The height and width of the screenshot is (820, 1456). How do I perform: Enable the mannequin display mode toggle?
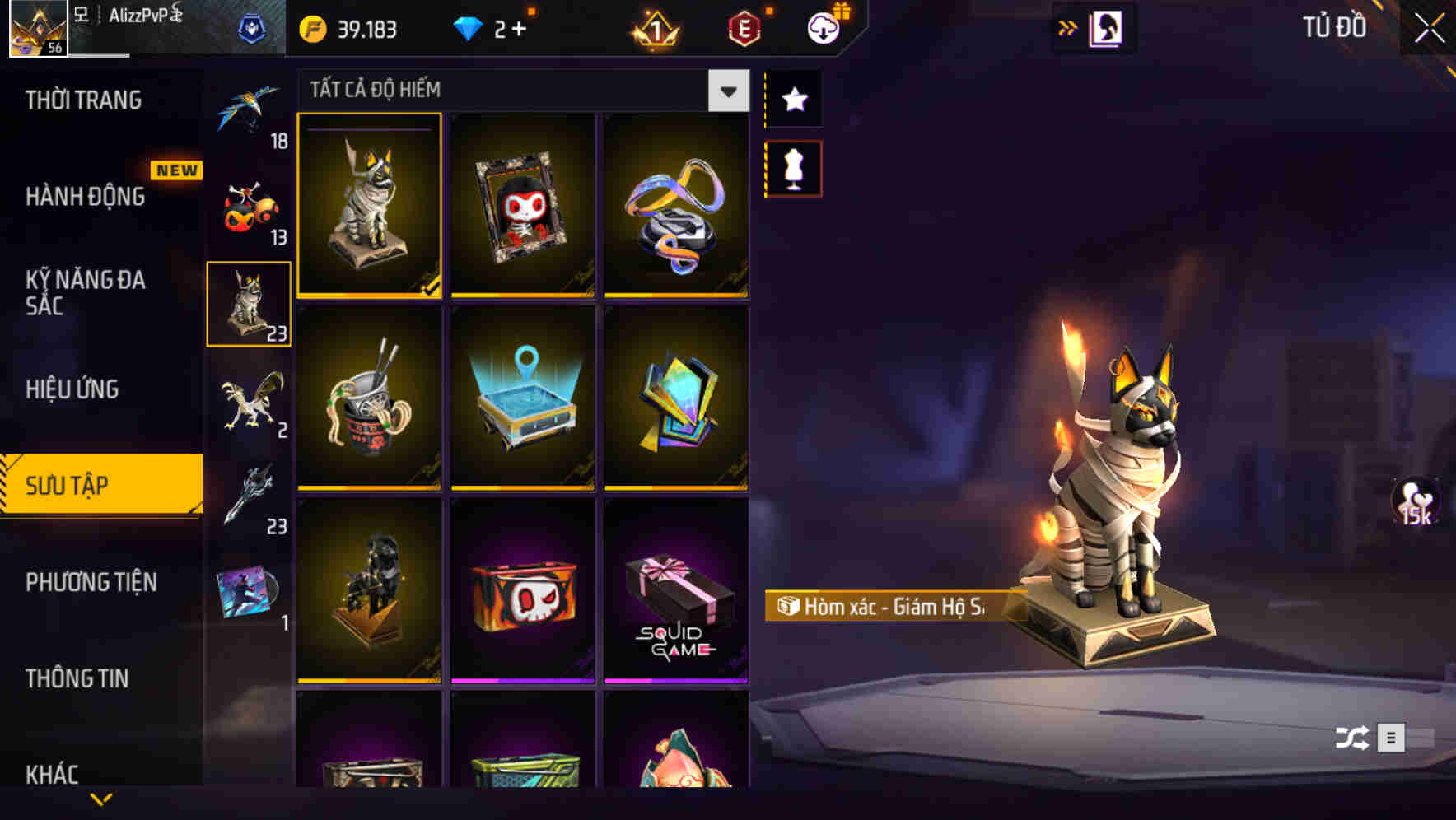(x=793, y=167)
